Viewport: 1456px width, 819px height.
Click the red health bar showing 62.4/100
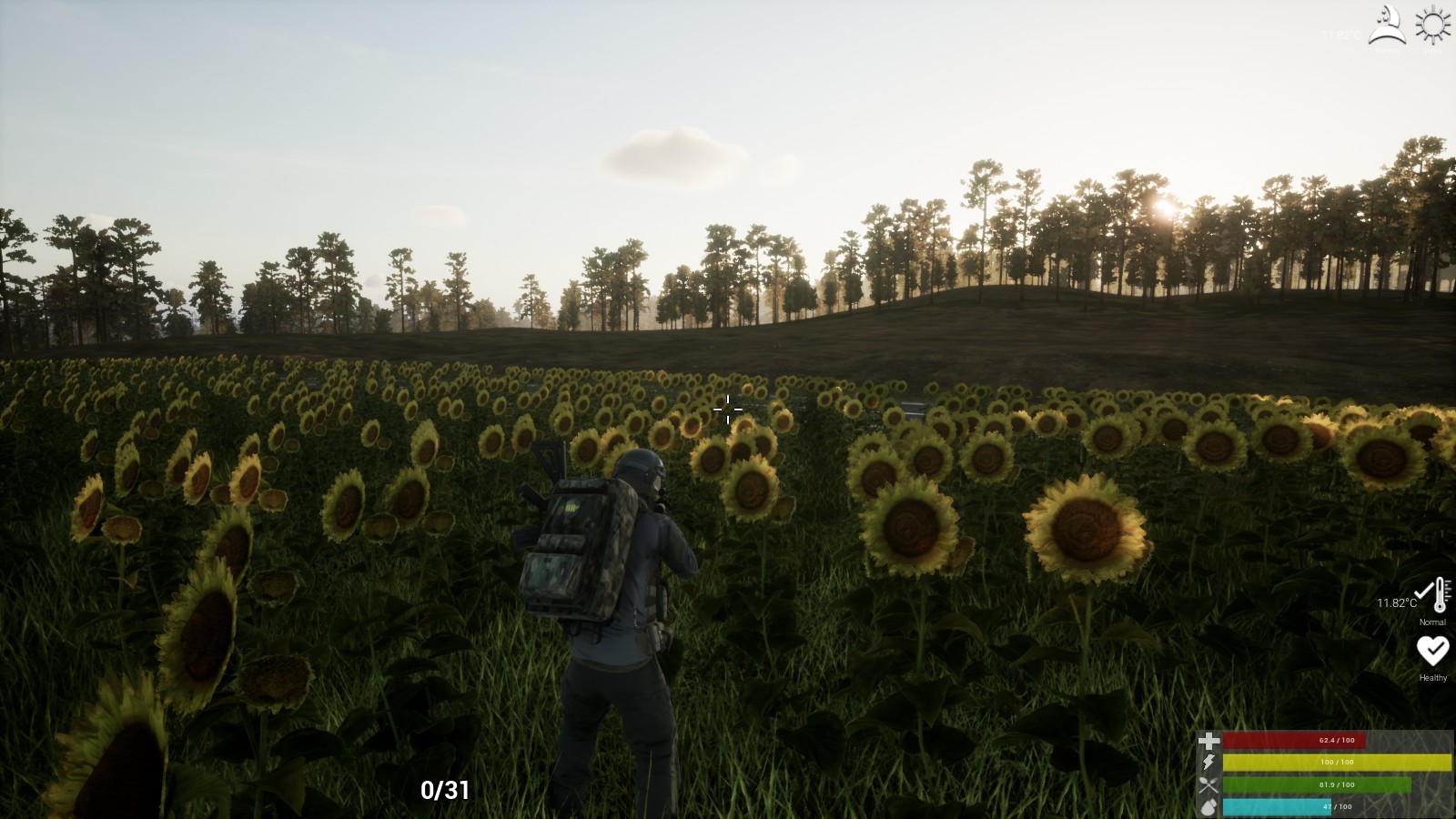click(x=1292, y=740)
